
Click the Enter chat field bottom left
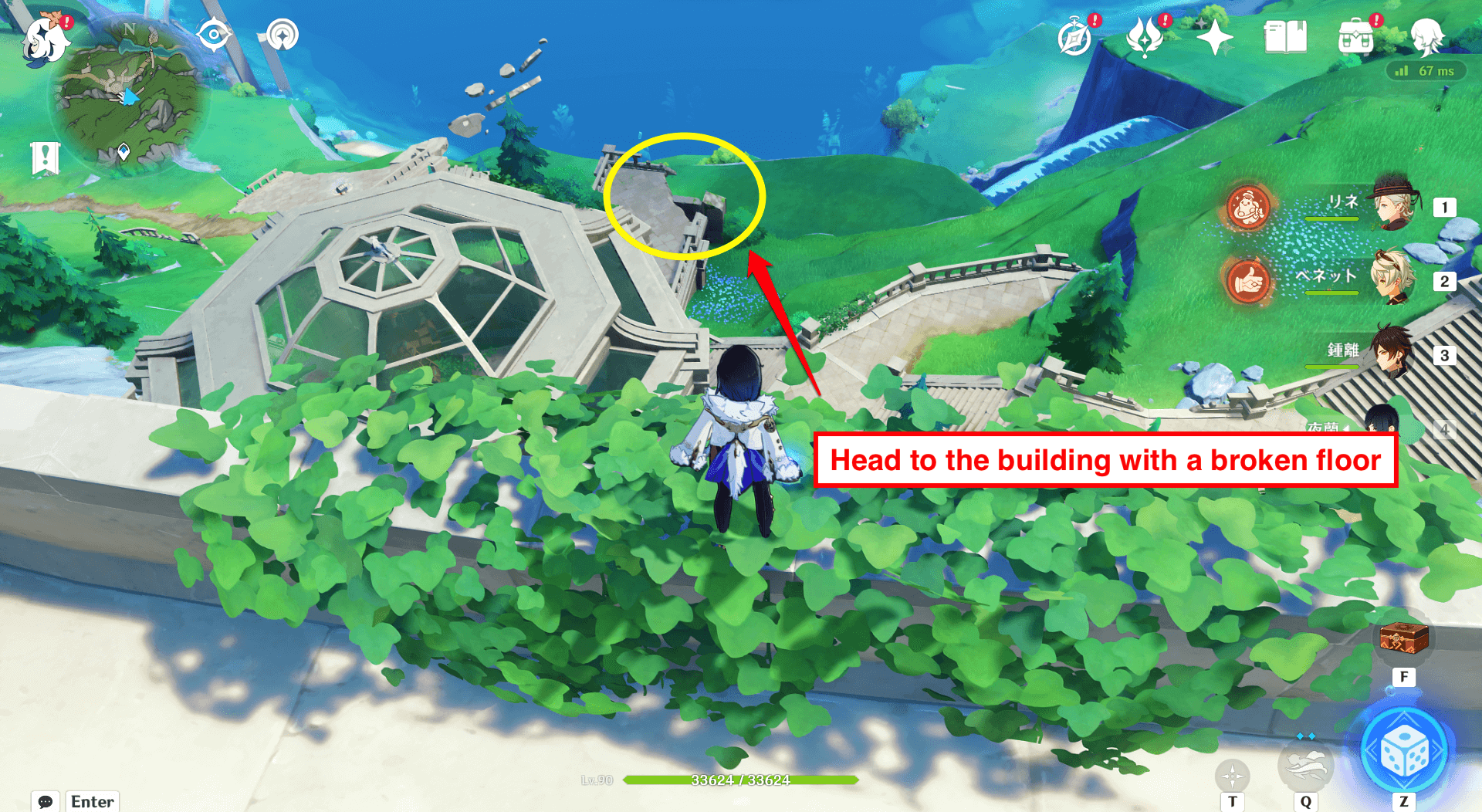coord(91,802)
